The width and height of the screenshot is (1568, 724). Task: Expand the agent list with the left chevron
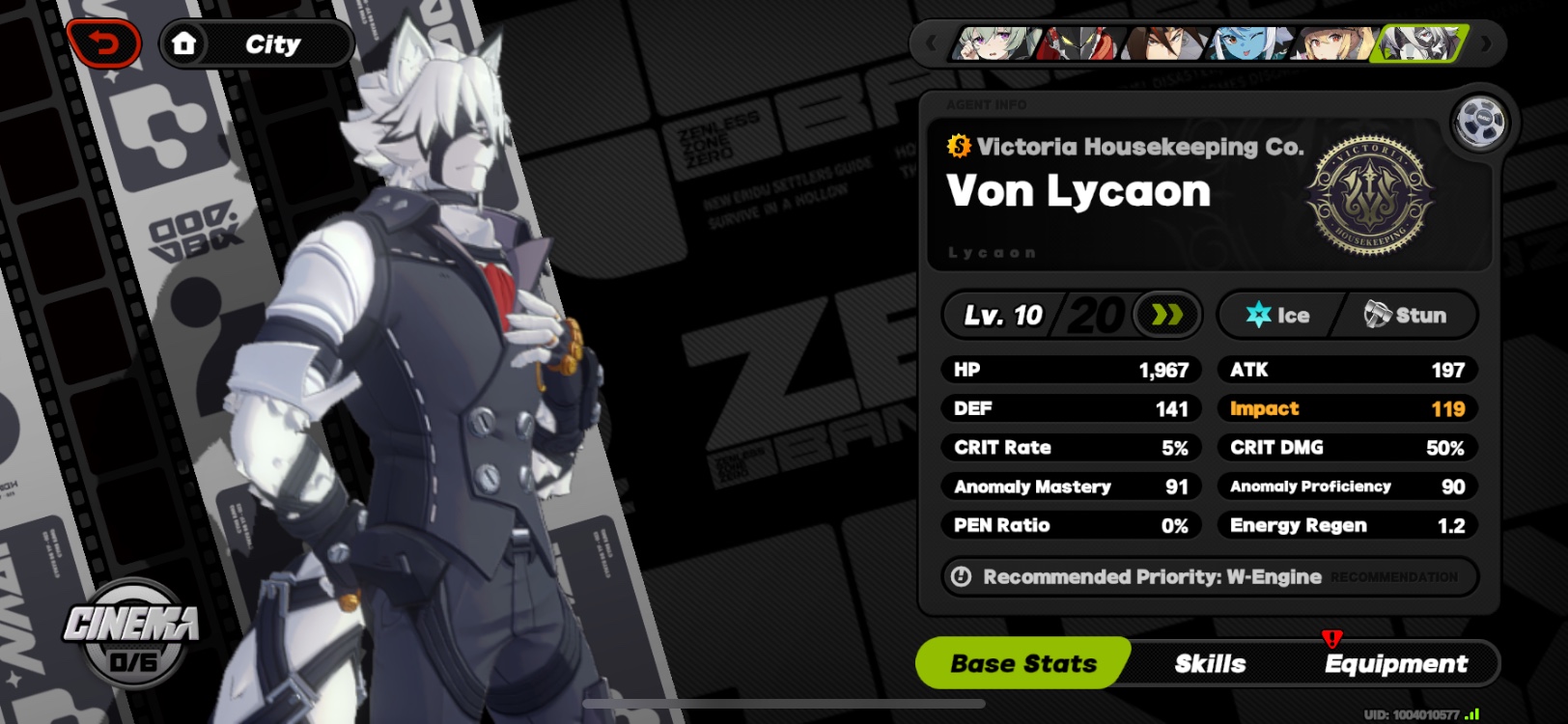tap(930, 43)
